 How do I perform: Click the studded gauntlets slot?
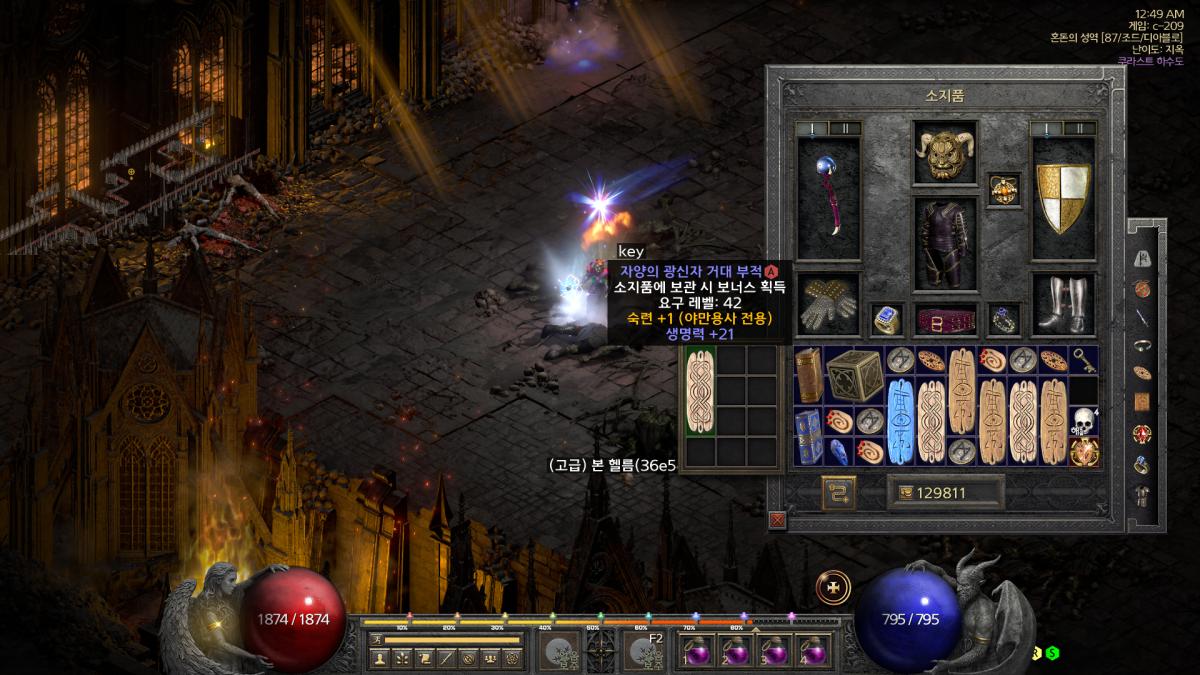828,304
